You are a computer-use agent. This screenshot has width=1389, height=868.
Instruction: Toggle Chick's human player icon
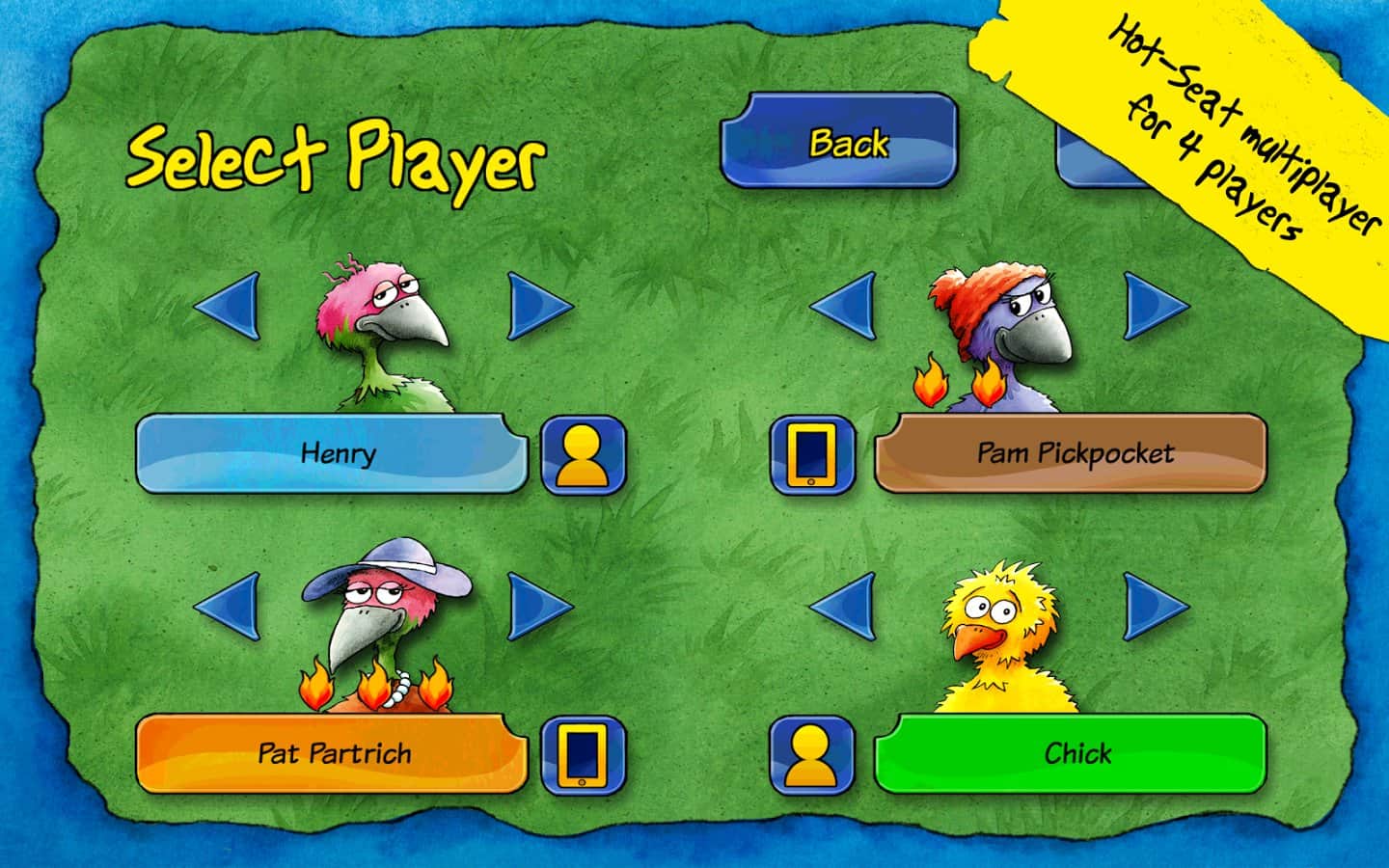pyautogui.click(x=811, y=752)
